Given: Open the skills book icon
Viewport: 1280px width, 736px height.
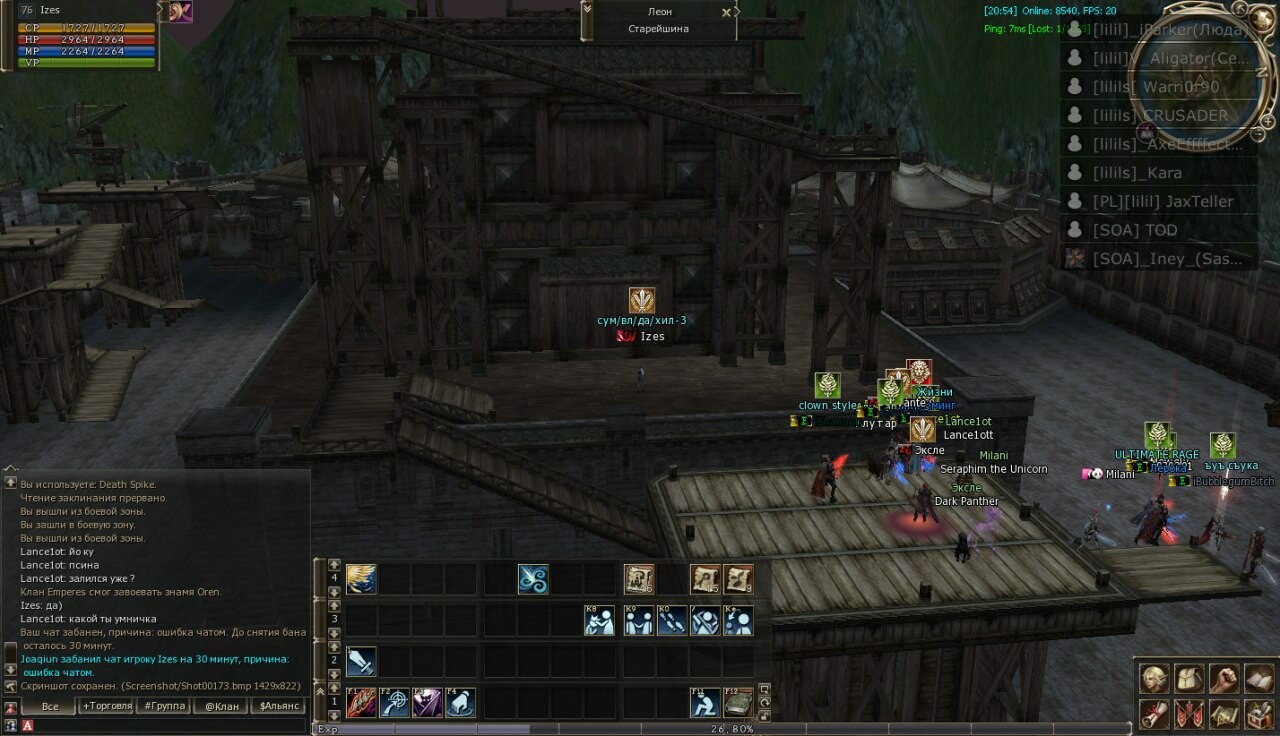Looking at the screenshot, I should [x=1258, y=678].
